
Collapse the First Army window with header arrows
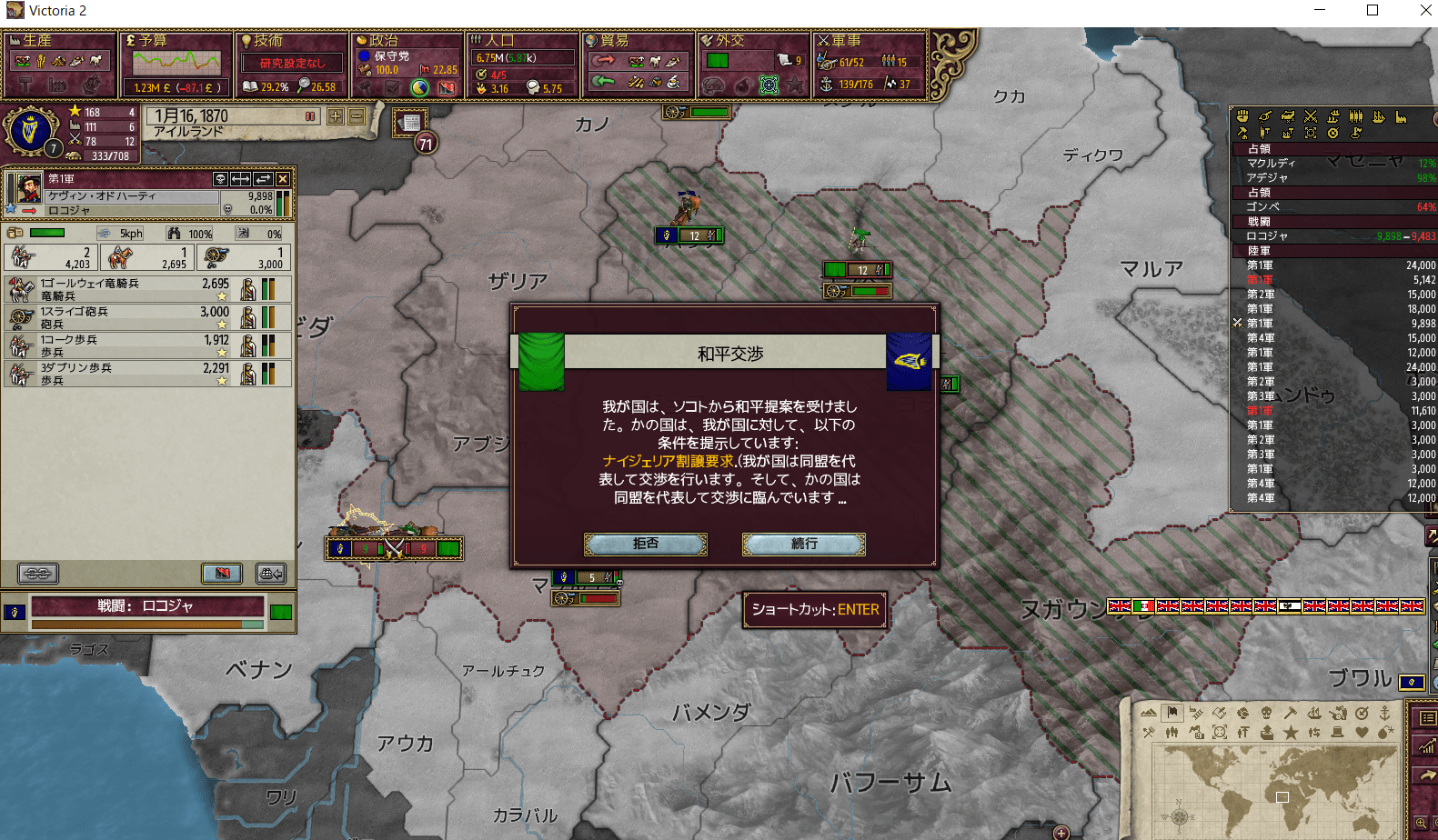click(240, 179)
